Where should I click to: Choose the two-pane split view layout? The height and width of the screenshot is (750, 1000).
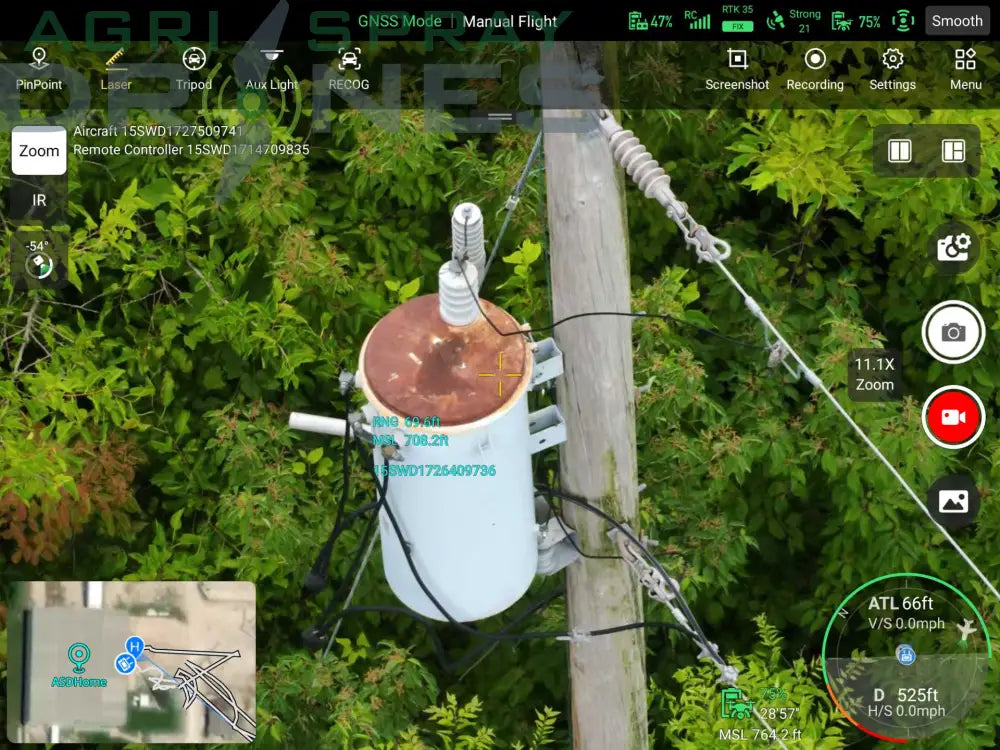[x=900, y=151]
